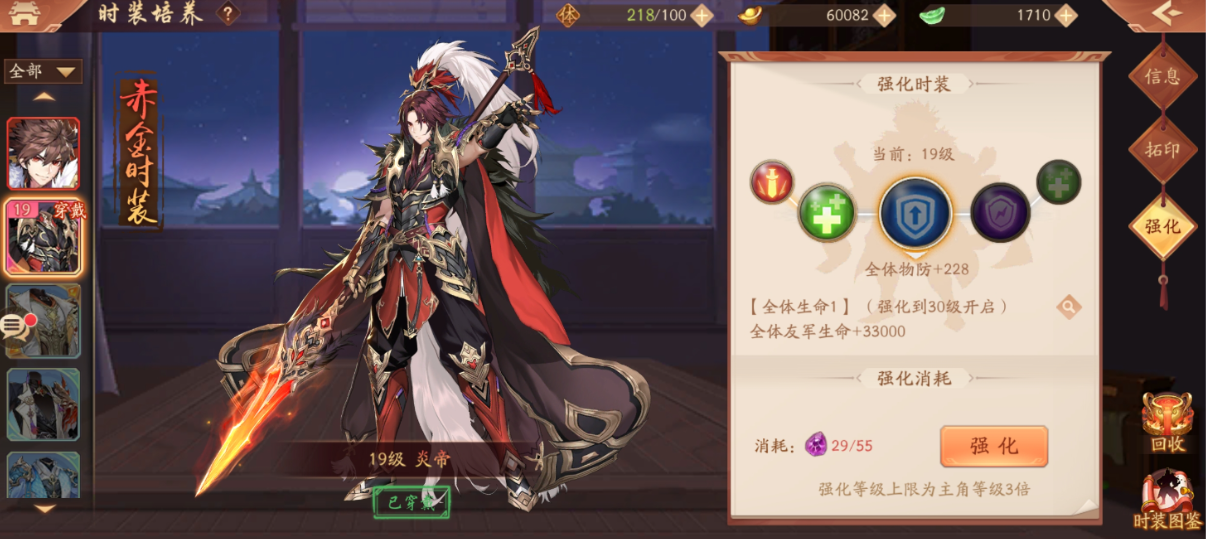Open the chat bubble icon
This screenshot has width=1206, height=539.
[x=14, y=325]
